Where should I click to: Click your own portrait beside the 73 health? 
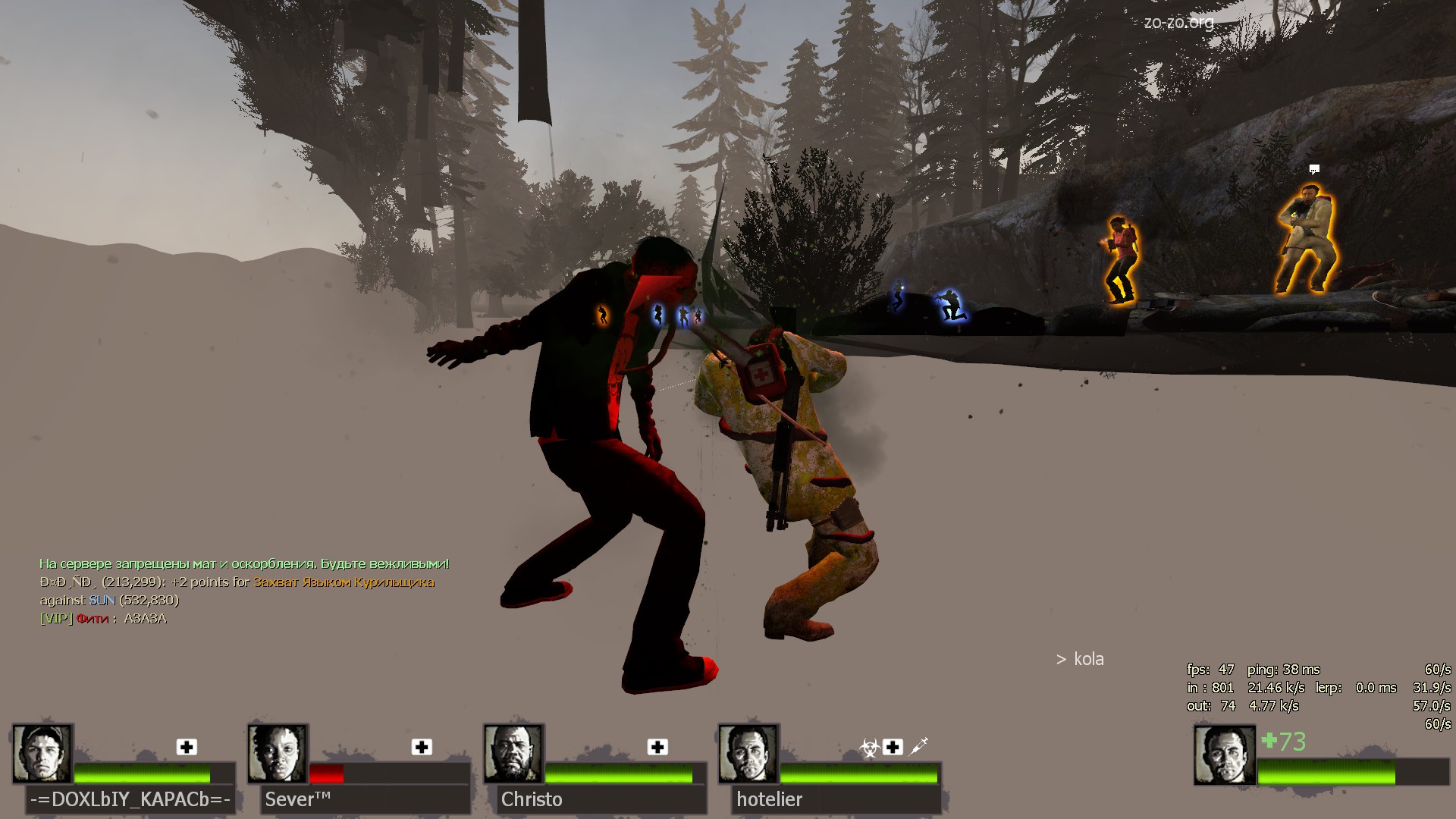1224,755
